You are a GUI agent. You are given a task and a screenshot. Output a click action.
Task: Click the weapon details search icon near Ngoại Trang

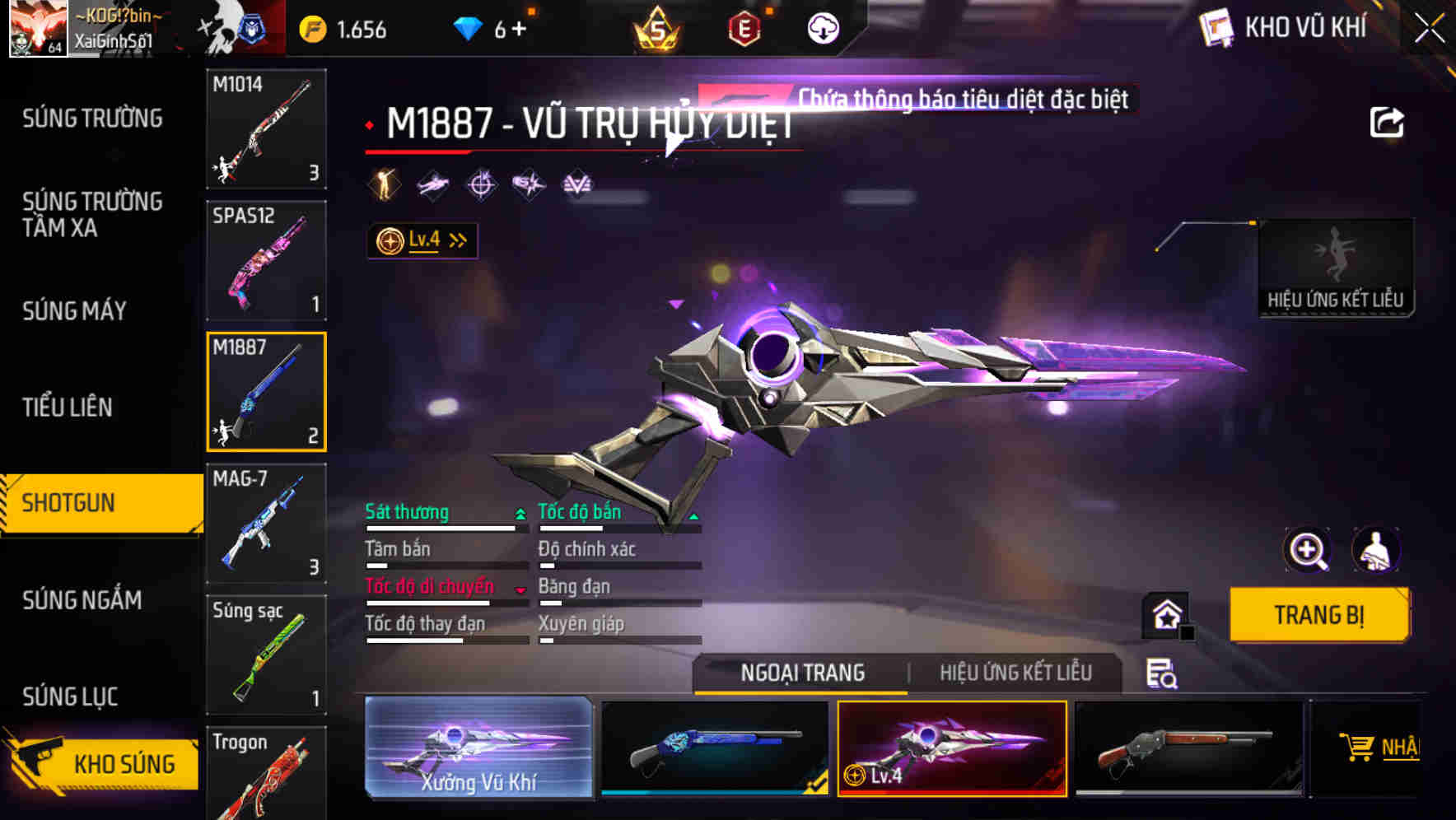coord(1163,673)
